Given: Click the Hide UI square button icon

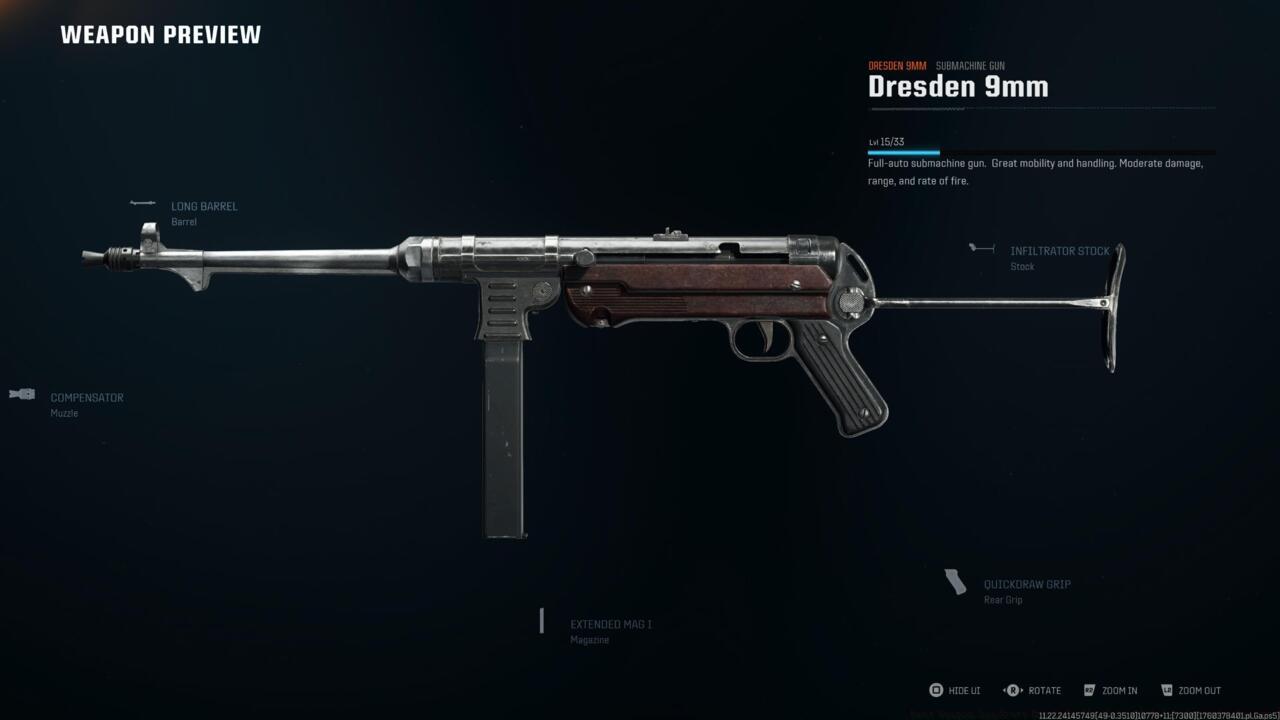Looking at the screenshot, I should click(938, 690).
